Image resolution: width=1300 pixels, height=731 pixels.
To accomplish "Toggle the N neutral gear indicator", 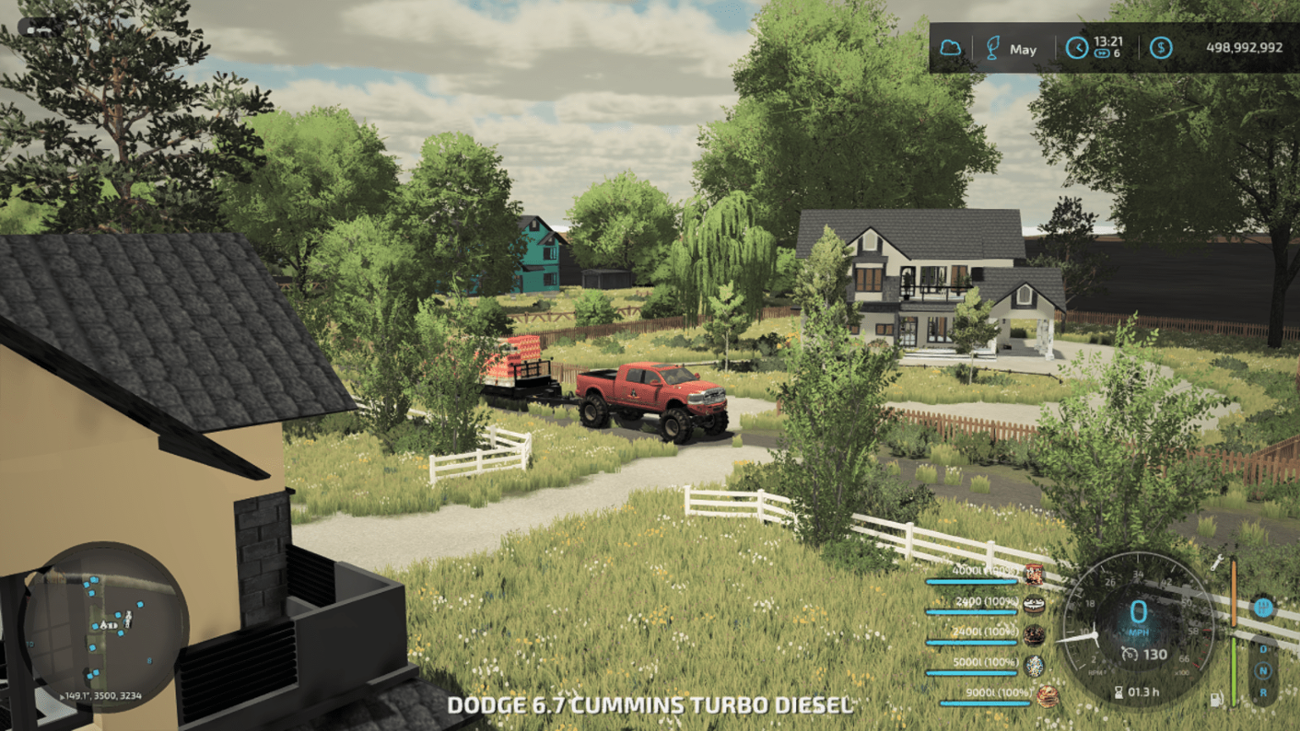I will click(1263, 670).
